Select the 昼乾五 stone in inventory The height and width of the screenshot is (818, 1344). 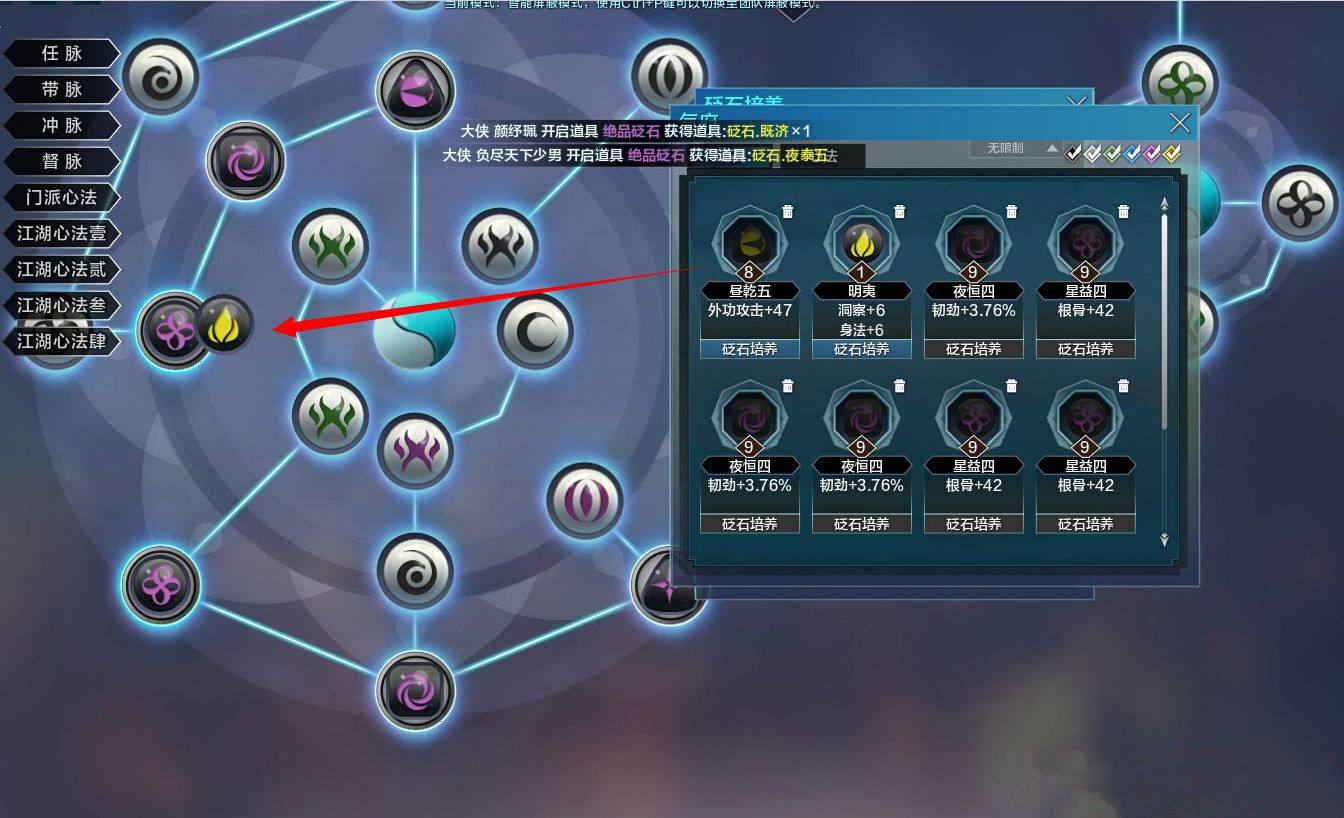749,242
